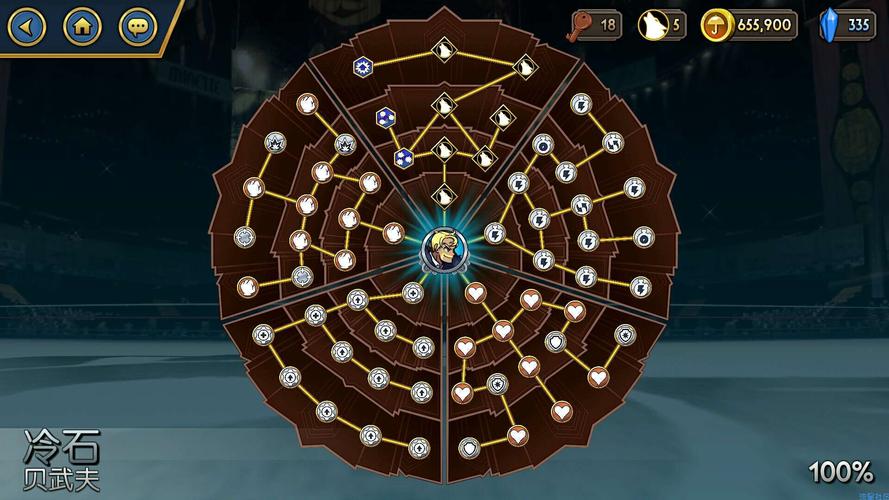Select the central character portrait node
Screen dimensions: 889x500
[443, 251]
